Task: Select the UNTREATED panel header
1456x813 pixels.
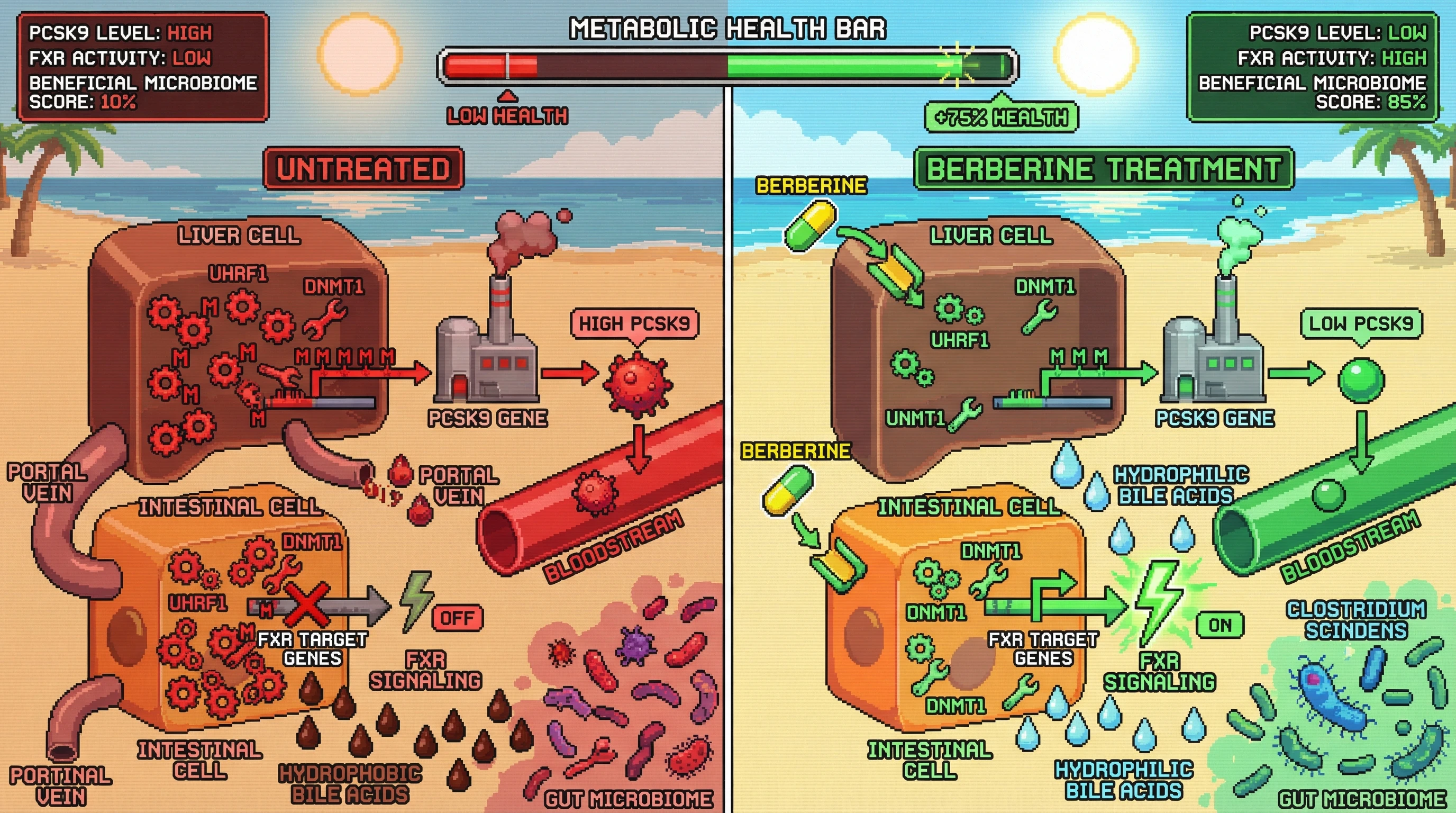Action: [x=363, y=168]
